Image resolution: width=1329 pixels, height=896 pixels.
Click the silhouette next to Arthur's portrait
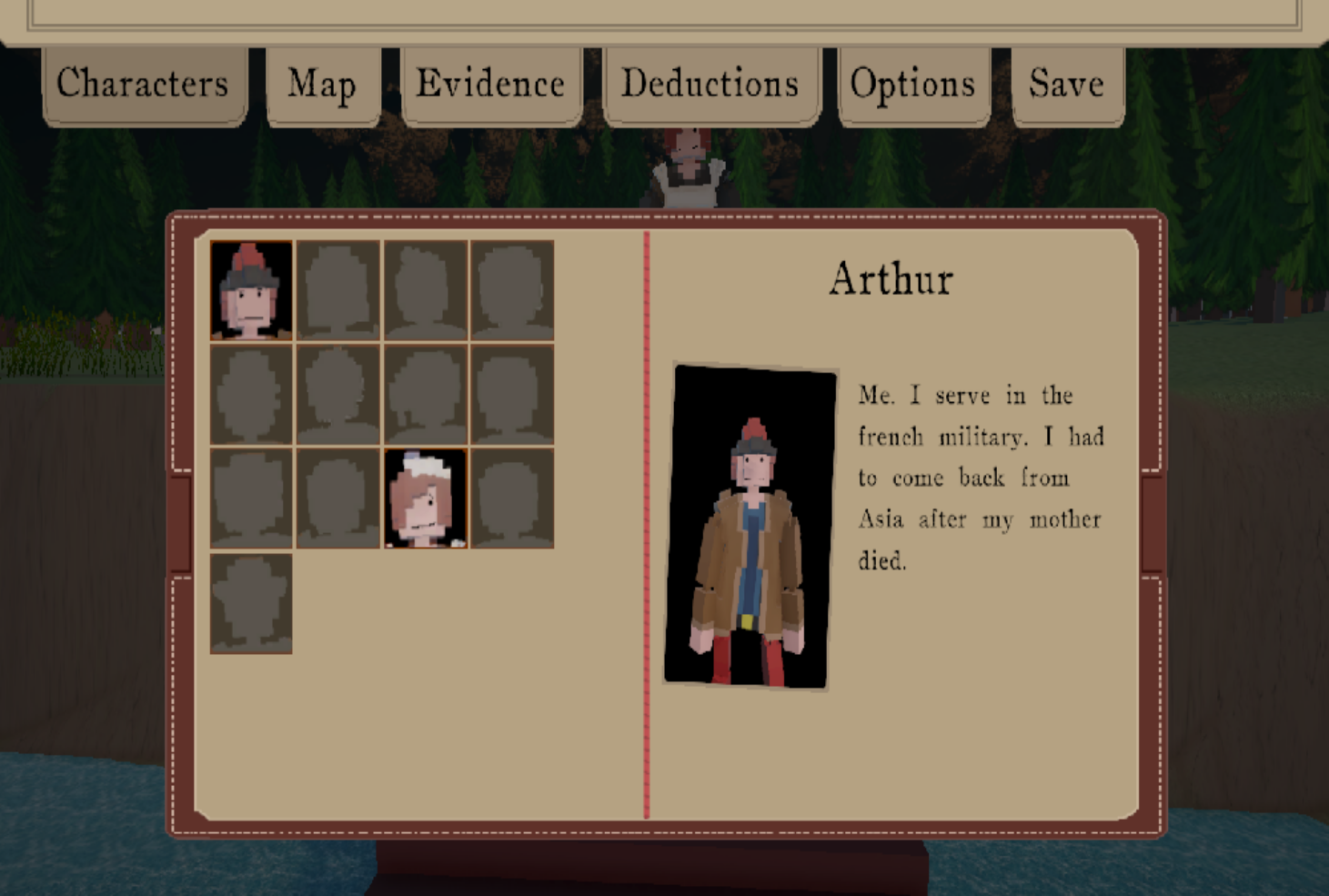click(338, 291)
